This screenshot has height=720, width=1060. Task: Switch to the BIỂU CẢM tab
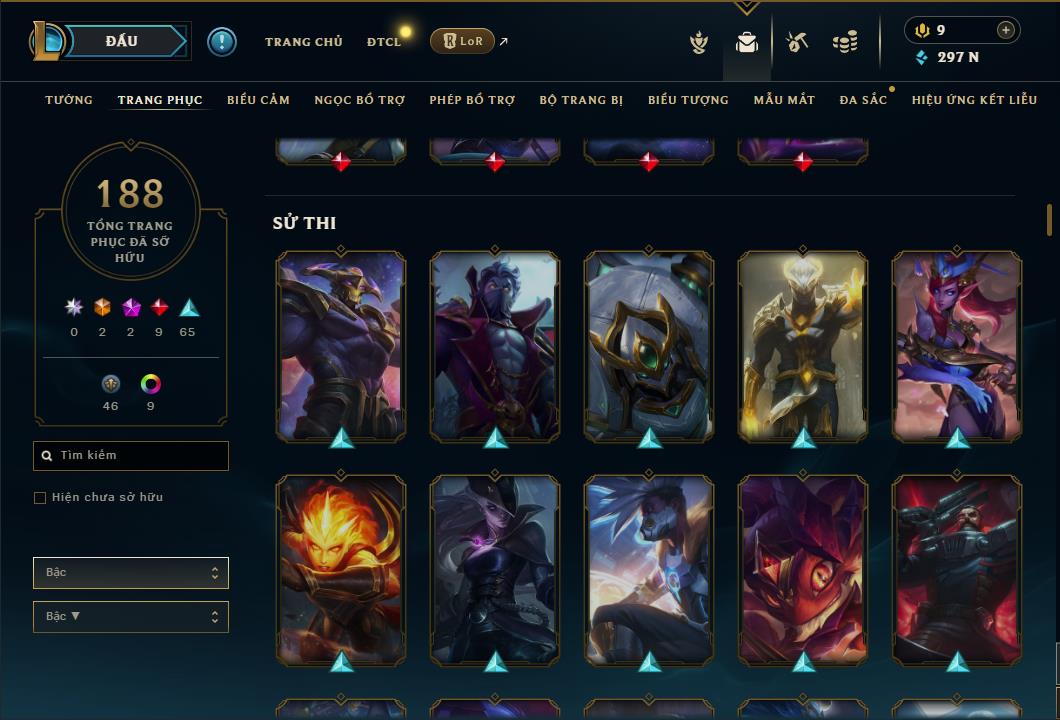point(258,100)
